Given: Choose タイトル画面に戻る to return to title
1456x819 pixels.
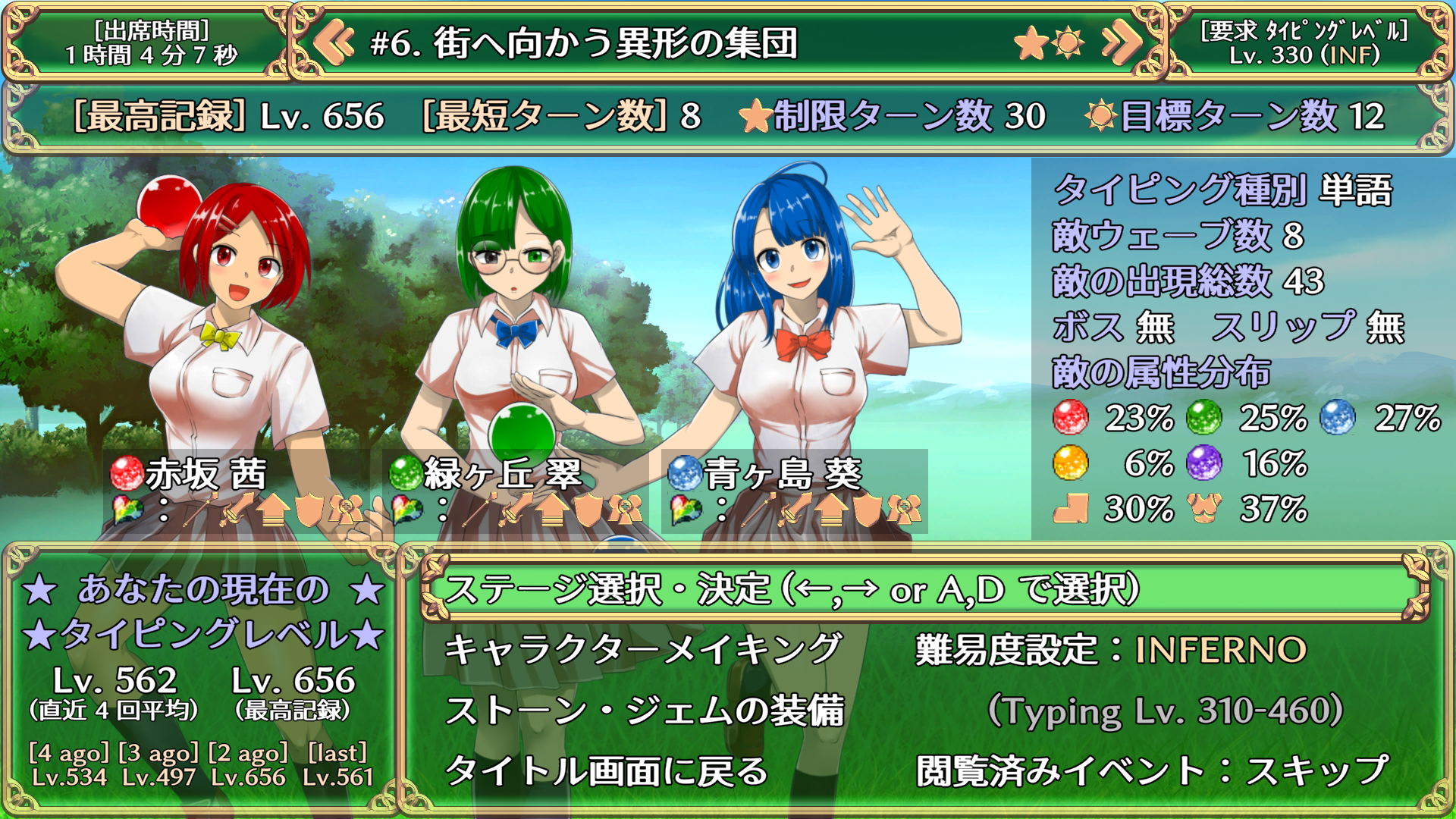Looking at the screenshot, I should click(607, 771).
